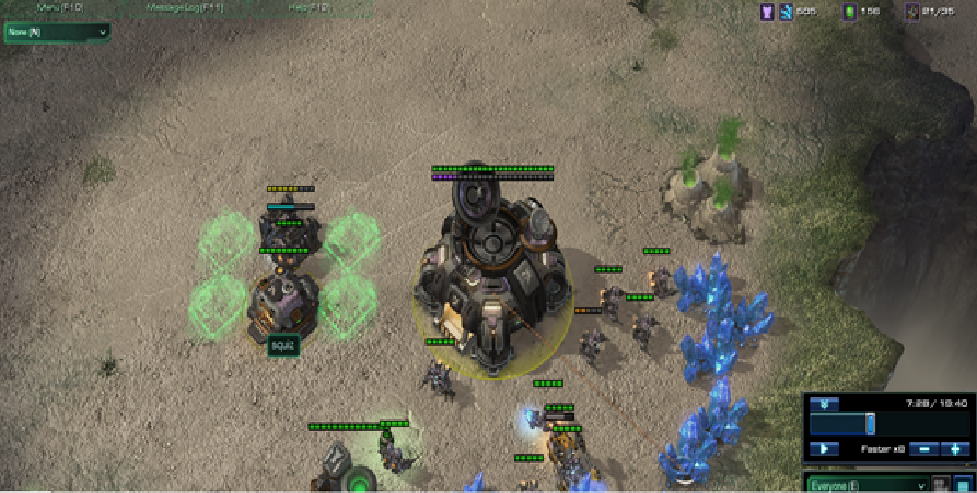The width and height of the screenshot is (977, 493).
Task: Click the replay timeline slider handle
Action: click(870, 423)
